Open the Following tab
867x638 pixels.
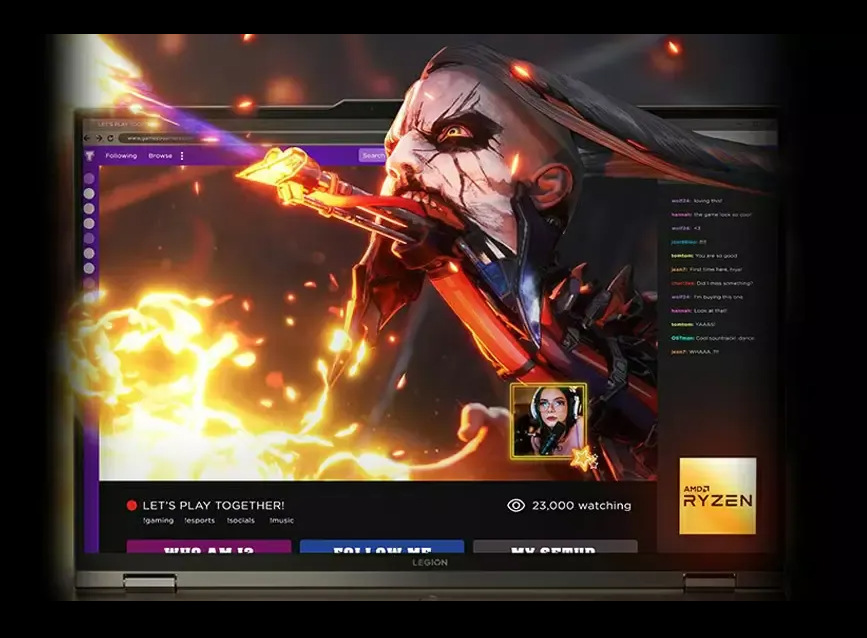point(121,156)
